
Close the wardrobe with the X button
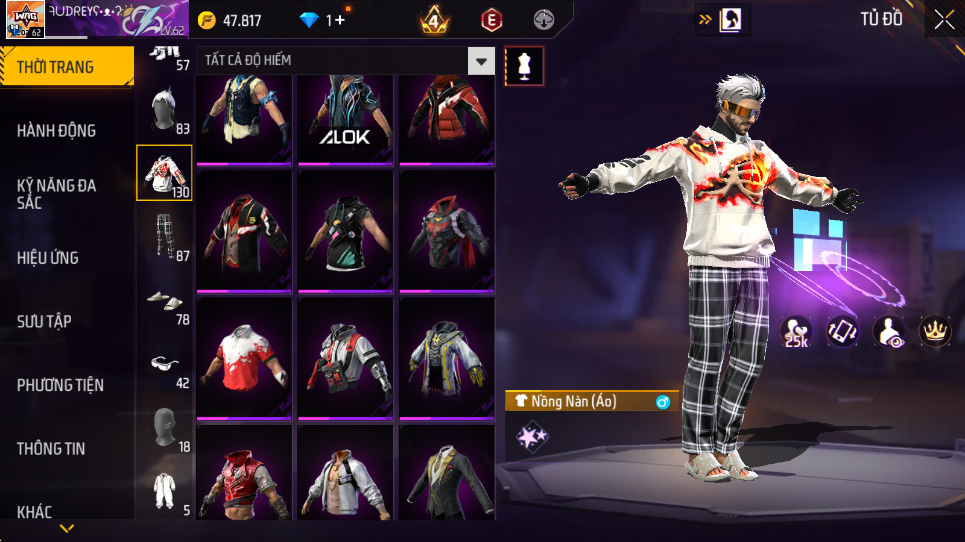coord(943,19)
